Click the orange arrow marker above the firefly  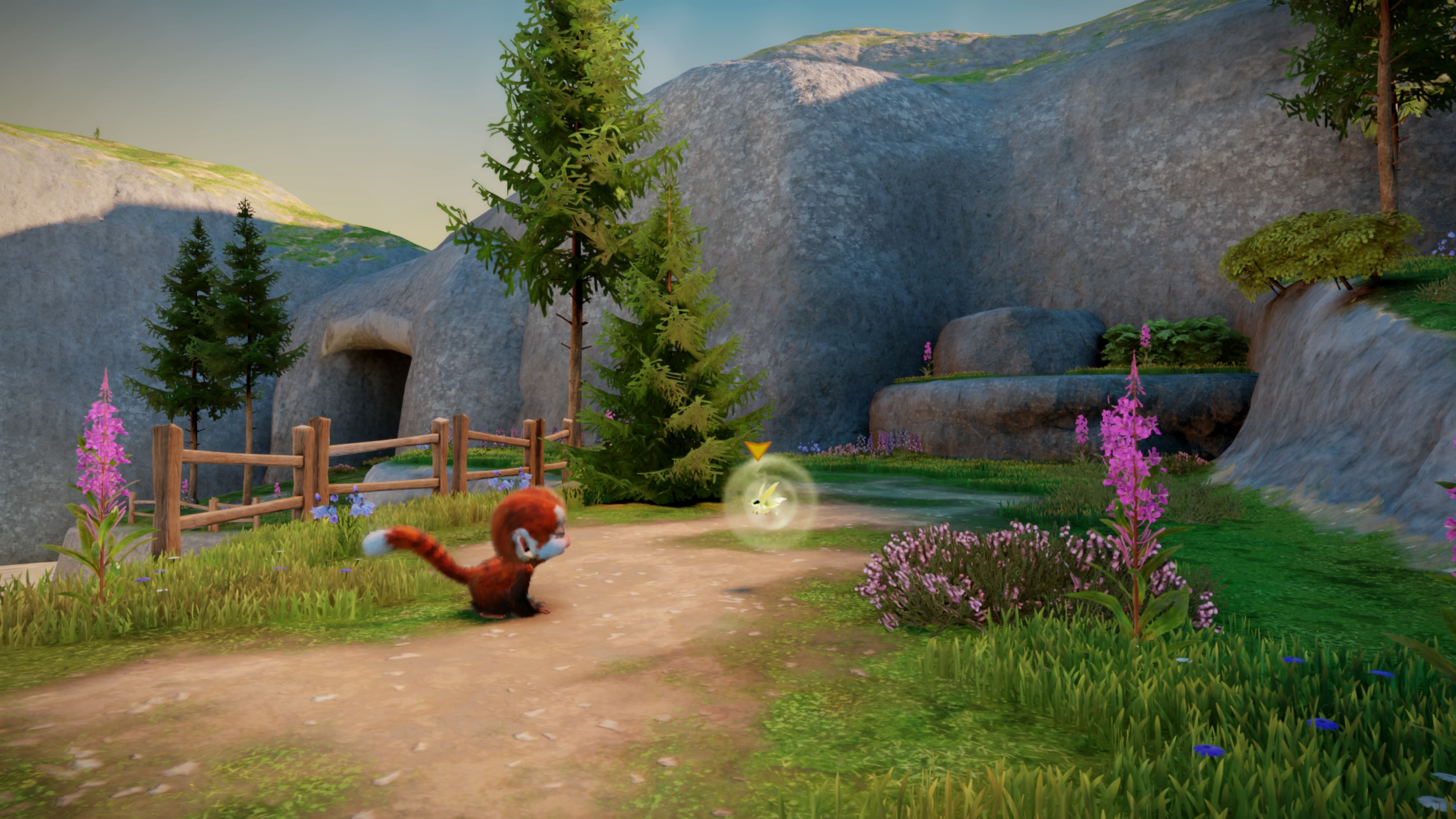point(758,450)
